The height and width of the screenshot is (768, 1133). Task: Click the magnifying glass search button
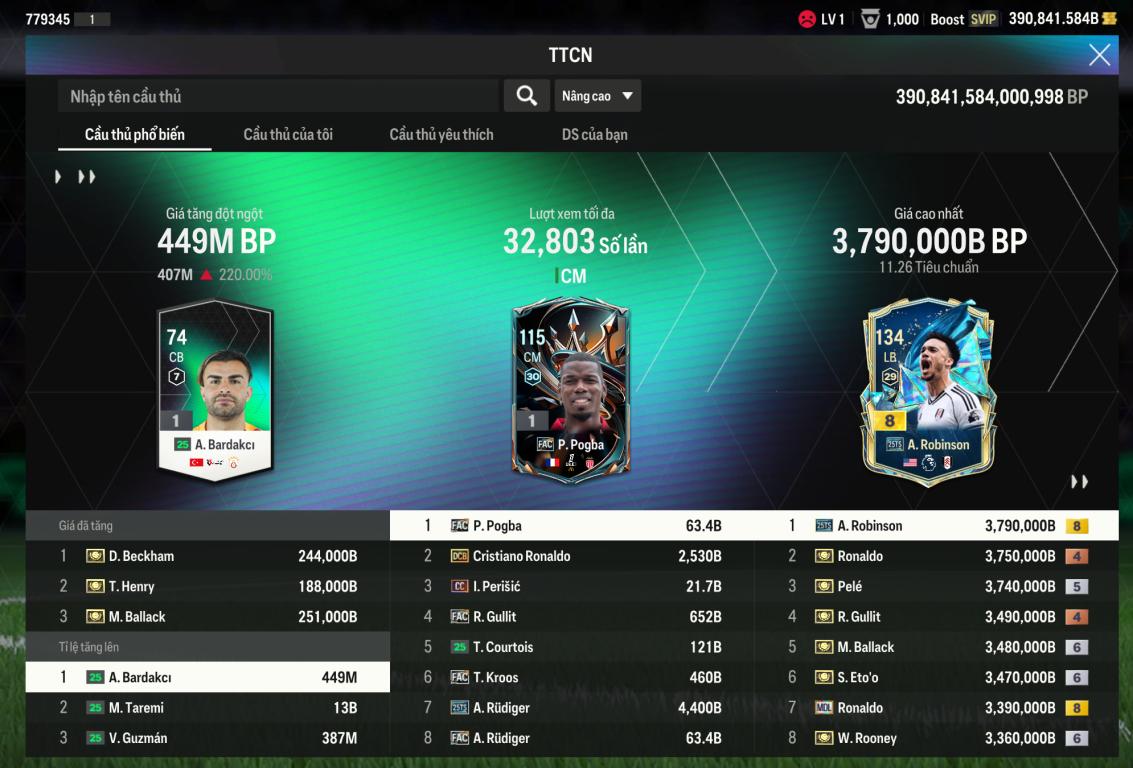click(526, 96)
